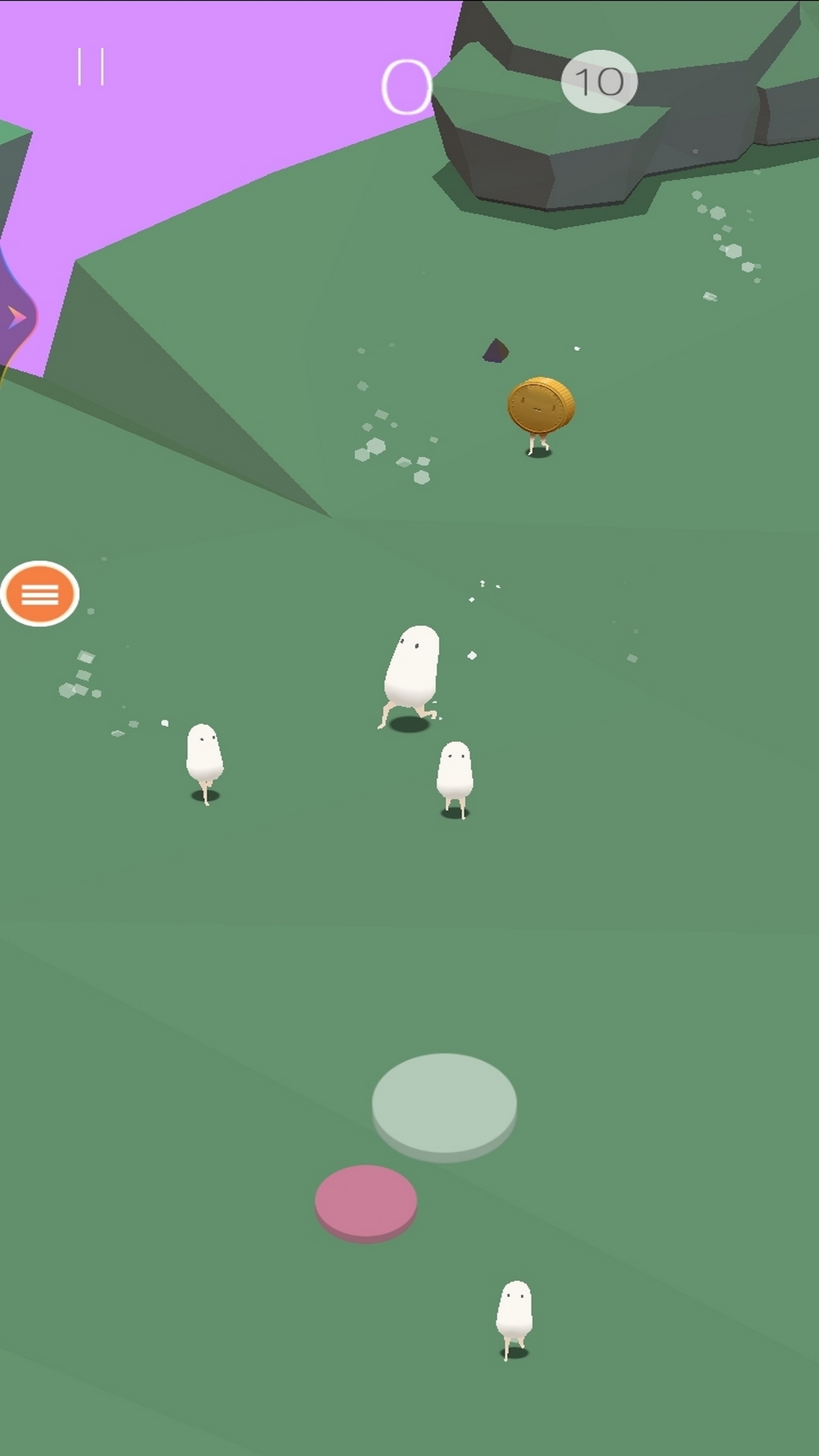Open the orange floating menu button
The width and height of the screenshot is (819, 1456).
pos(40,594)
